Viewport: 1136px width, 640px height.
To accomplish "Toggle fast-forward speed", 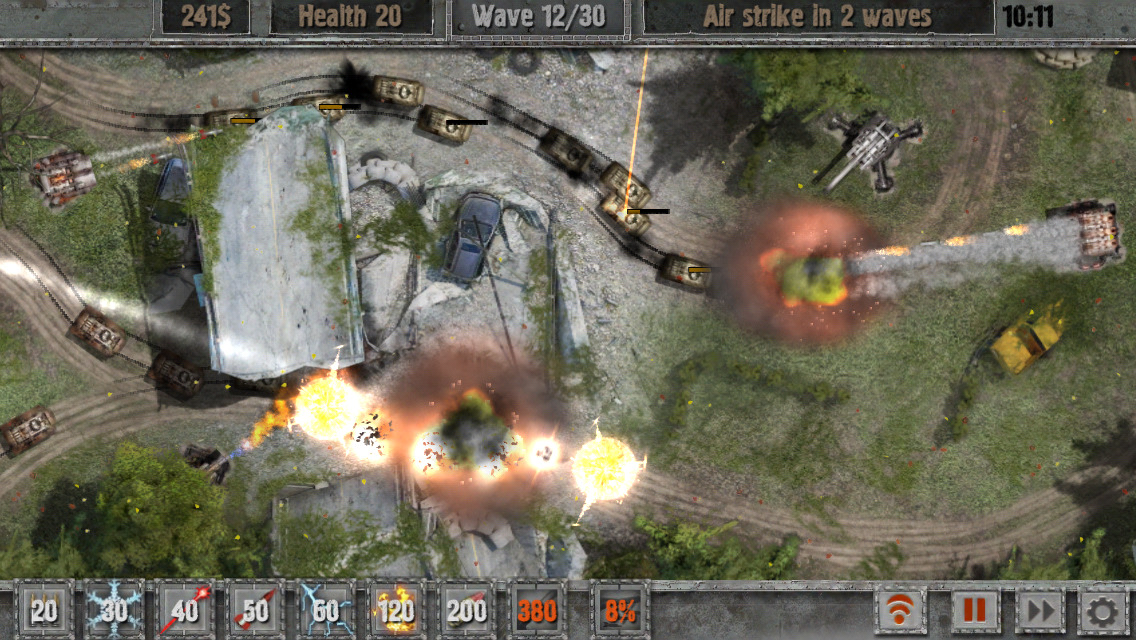I will coord(1039,610).
